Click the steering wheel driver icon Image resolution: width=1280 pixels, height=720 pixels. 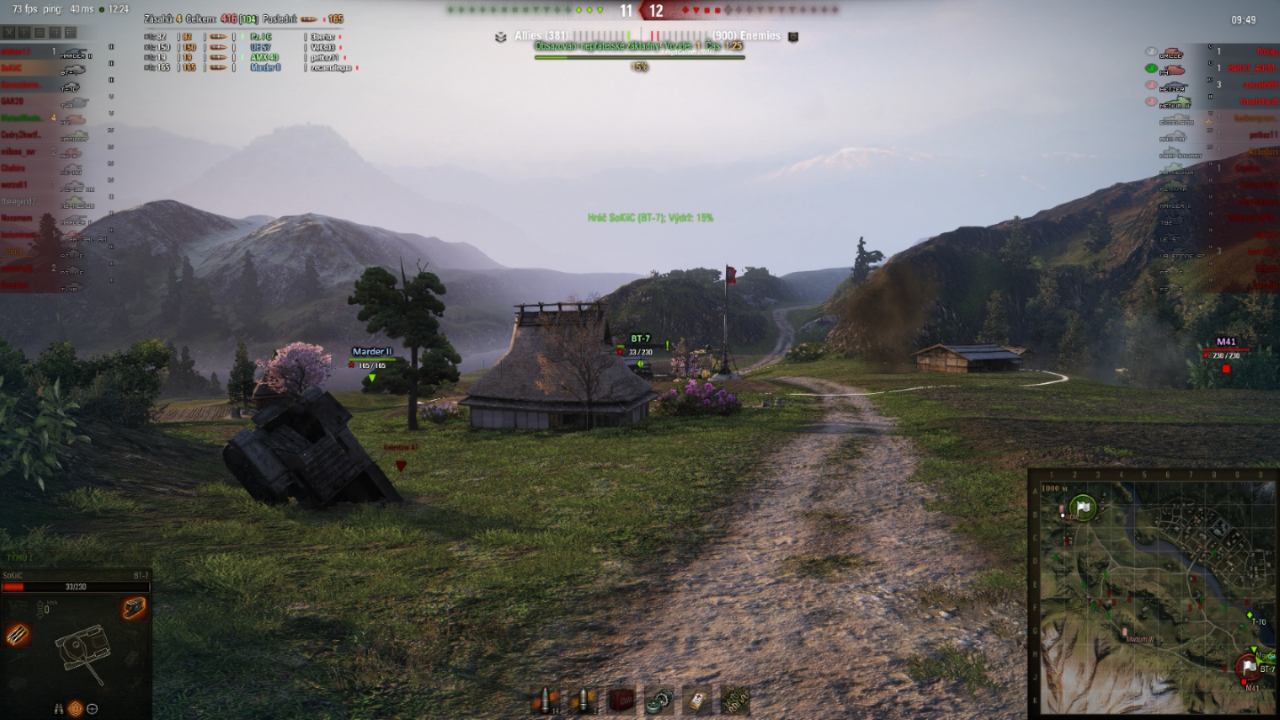[92, 708]
